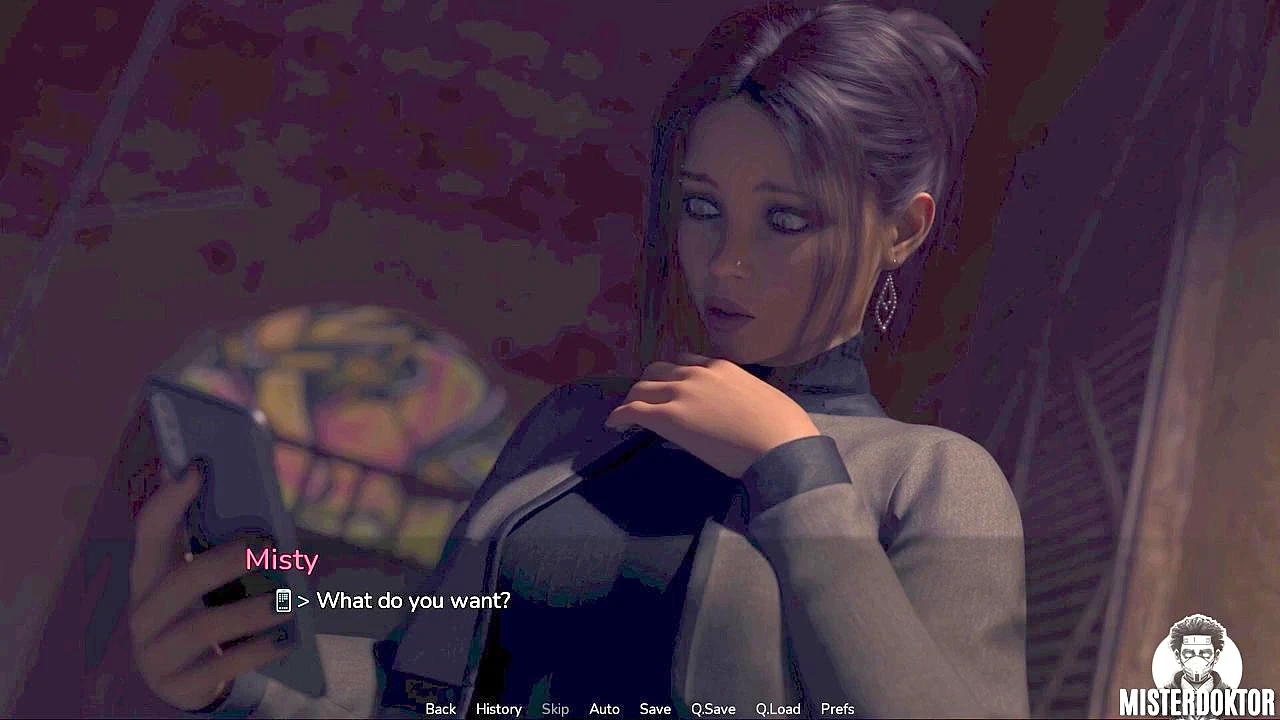Quick save with Q.Save
Image resolution: width=1280 pixels, height=720 pixels.
[x=713, y=709]
